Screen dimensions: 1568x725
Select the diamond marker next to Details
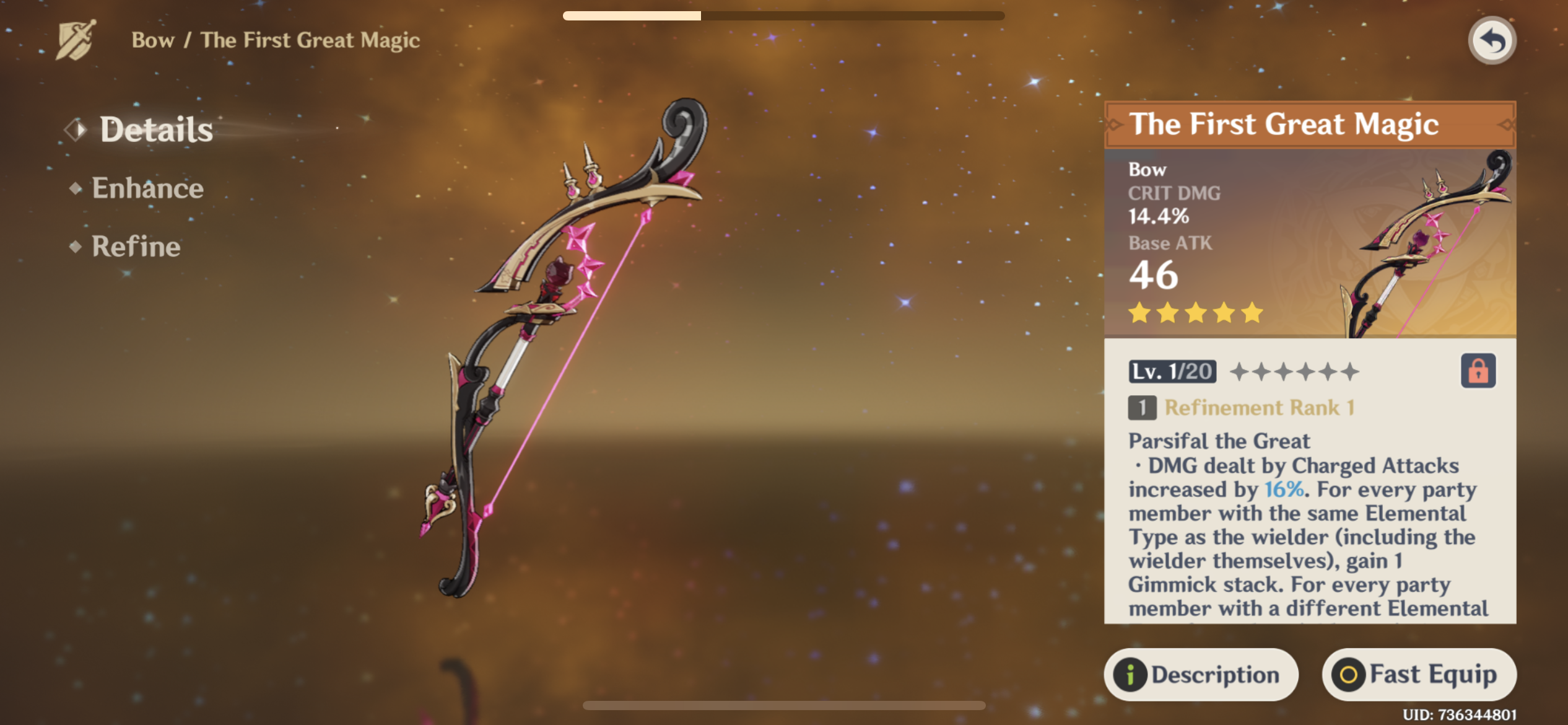(76, 128)
